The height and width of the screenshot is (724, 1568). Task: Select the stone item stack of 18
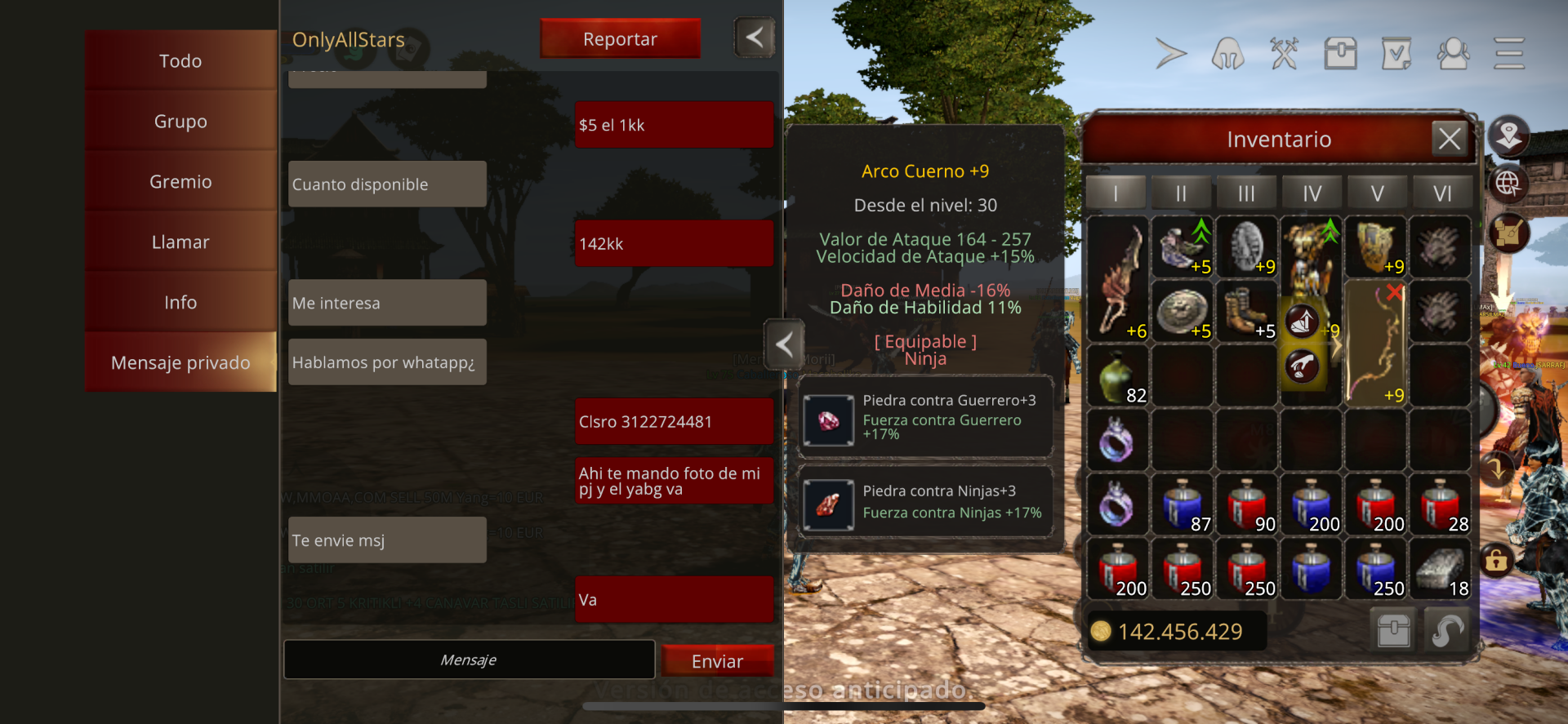click(1441, 570)
